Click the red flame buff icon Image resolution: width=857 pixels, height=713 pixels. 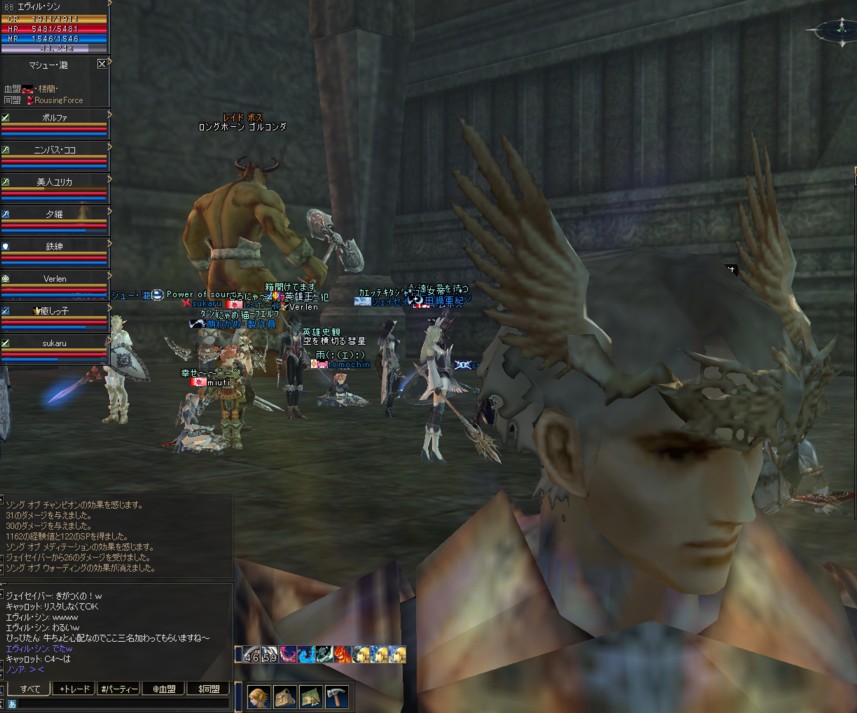pyautogui.click(x=342, y=654)
